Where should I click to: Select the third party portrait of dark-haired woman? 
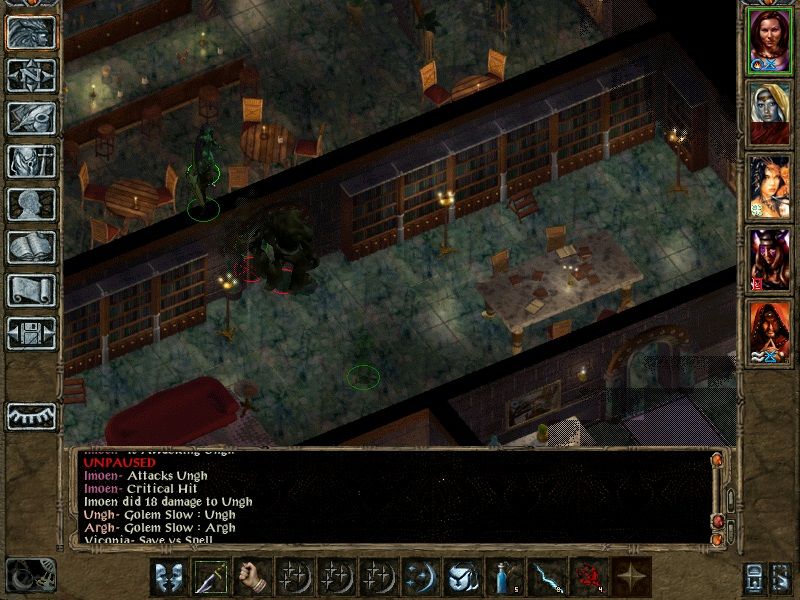point(770,186)
